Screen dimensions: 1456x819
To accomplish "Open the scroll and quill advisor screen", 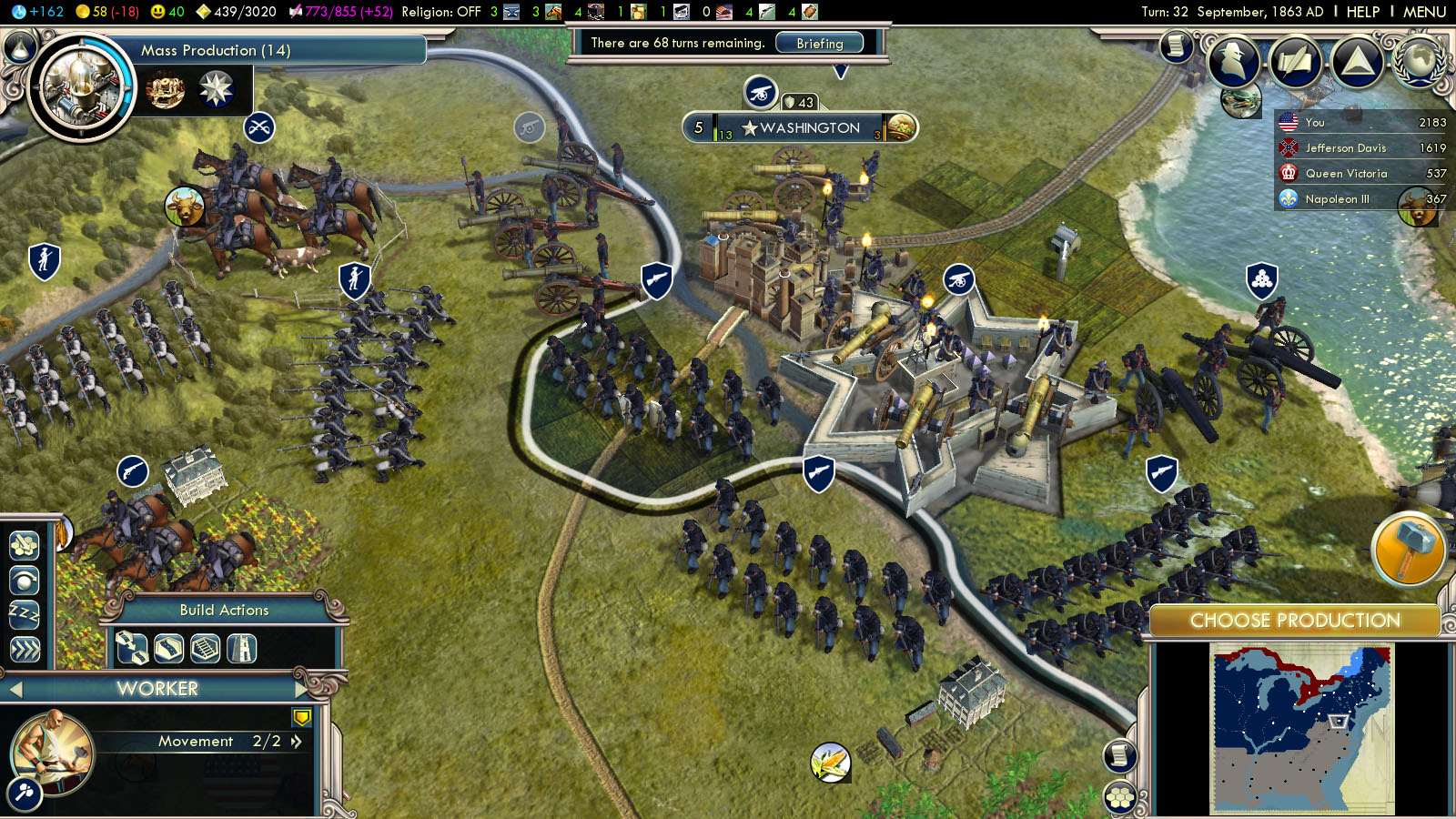I will tap(1176, 45).
